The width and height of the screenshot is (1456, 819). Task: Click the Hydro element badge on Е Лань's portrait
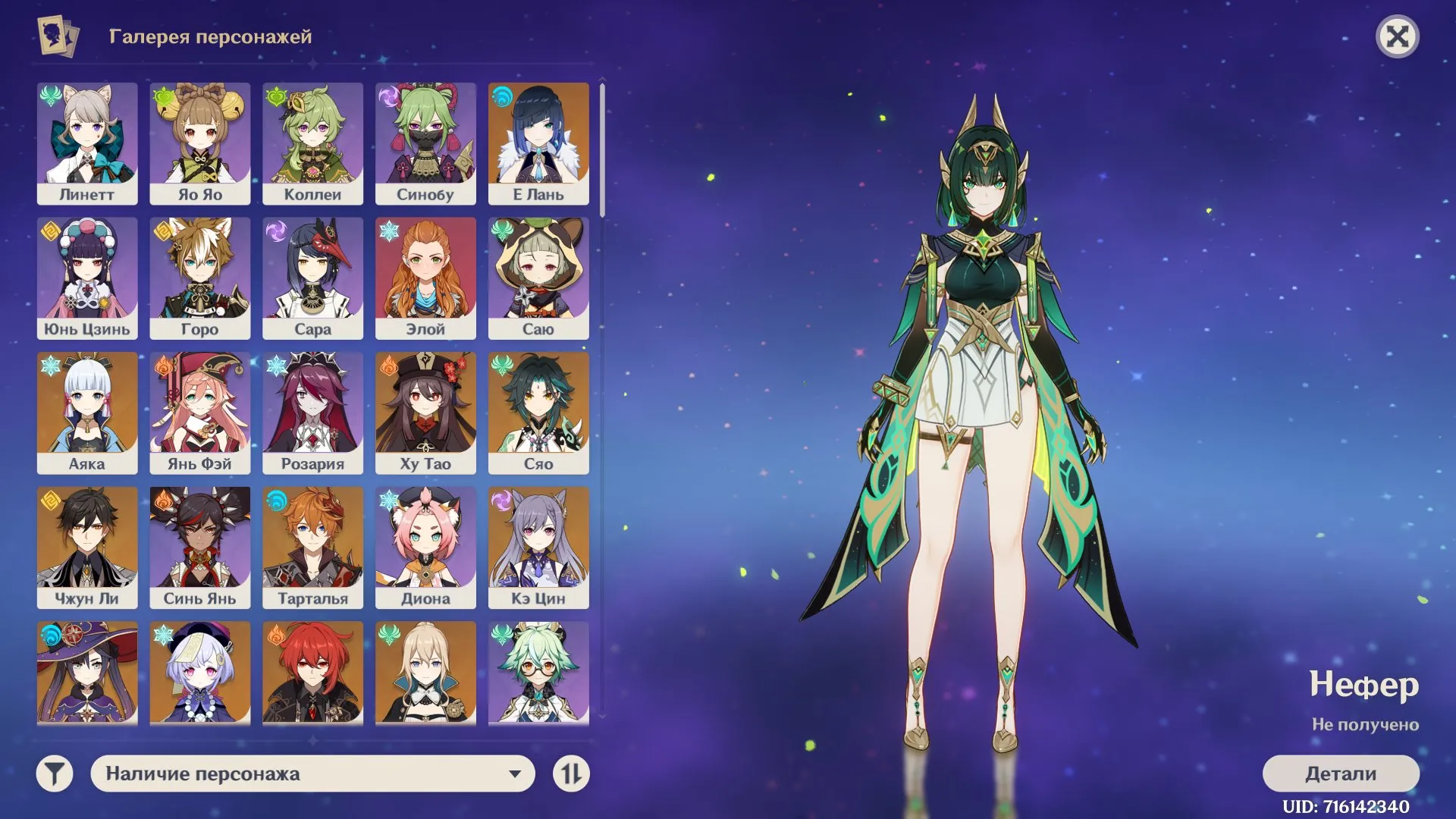tap(501, 95)
